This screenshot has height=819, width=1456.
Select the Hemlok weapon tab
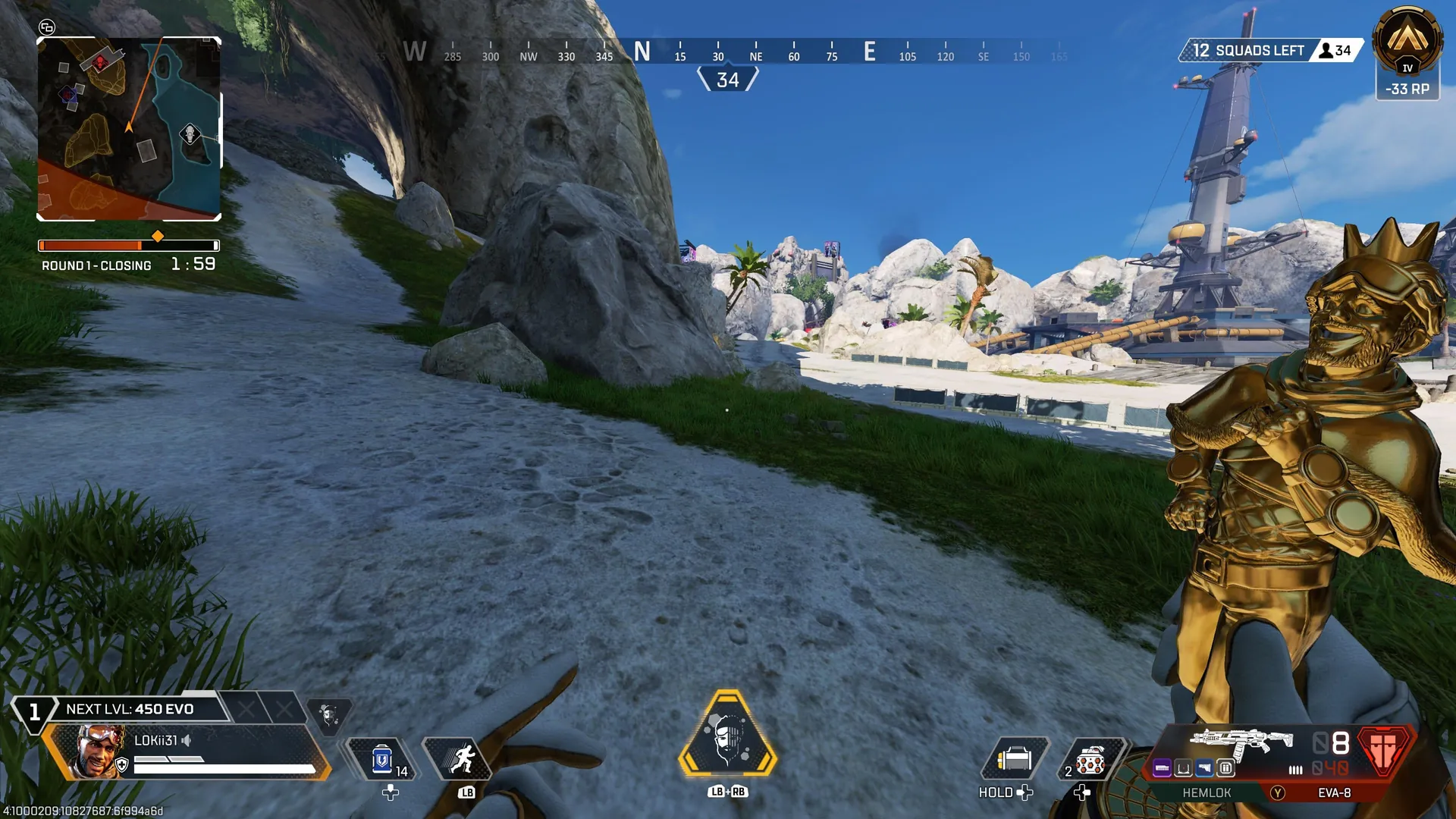(1207, 792)
